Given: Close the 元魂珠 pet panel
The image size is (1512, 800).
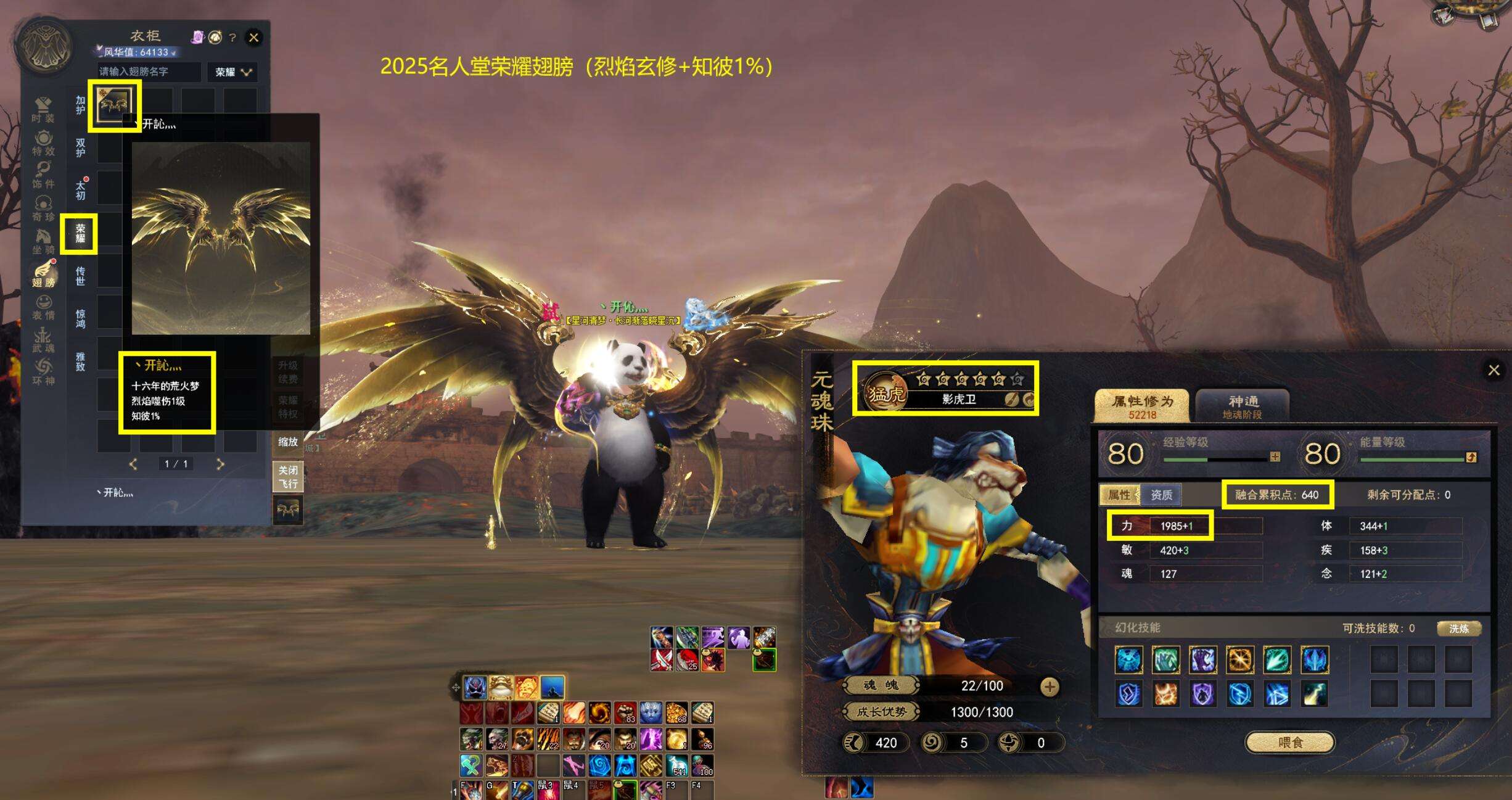Looking at the screenshot, I should pyautogui.click(x=1494, y=370).
